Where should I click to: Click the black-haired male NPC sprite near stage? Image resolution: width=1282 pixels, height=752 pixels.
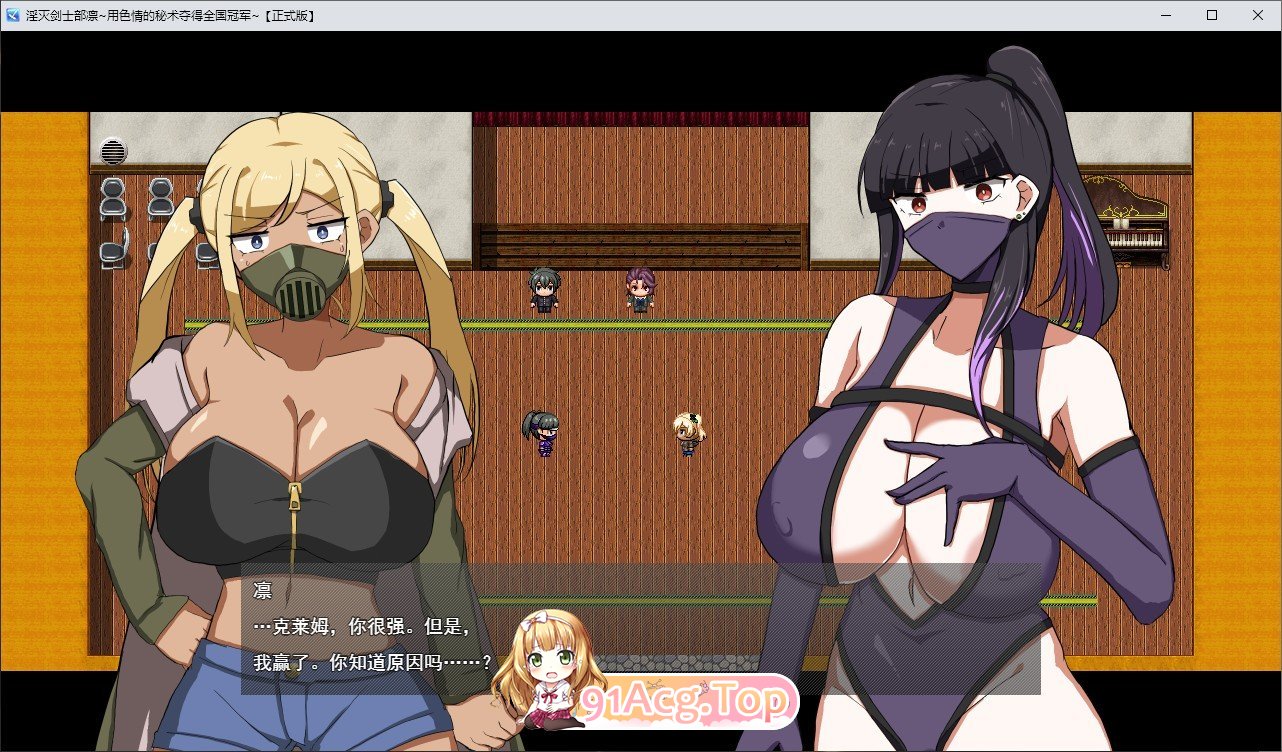click(x=544, y=290)
